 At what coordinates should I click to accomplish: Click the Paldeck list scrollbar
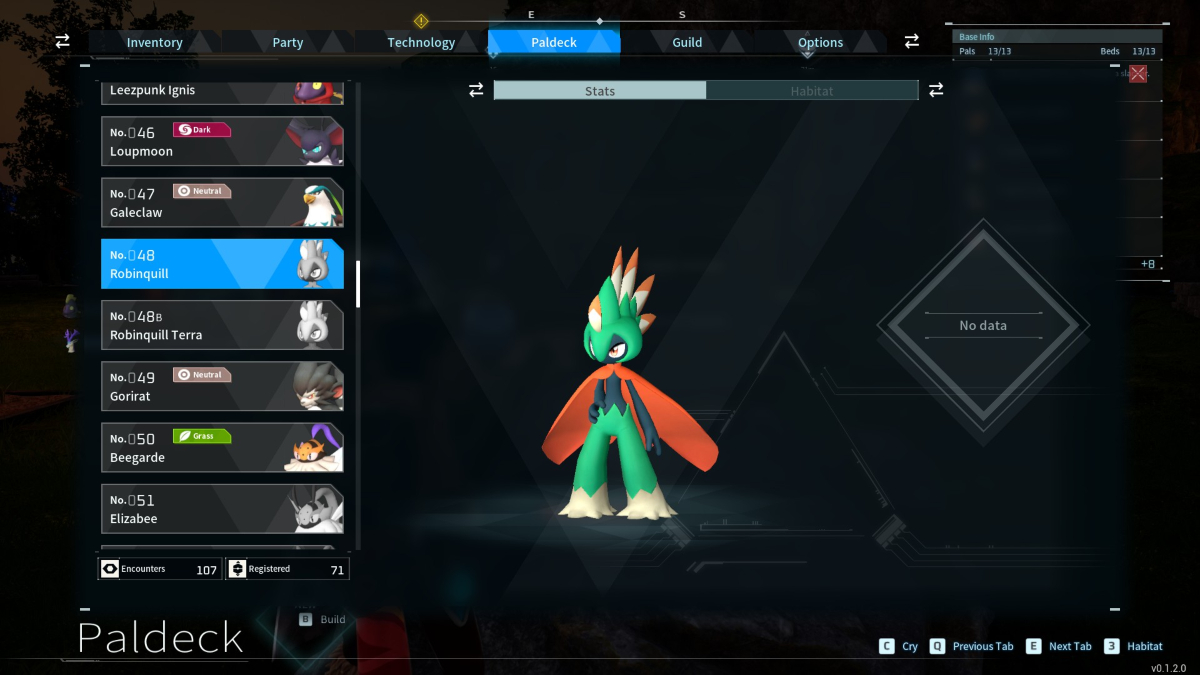tap(358, 285)
